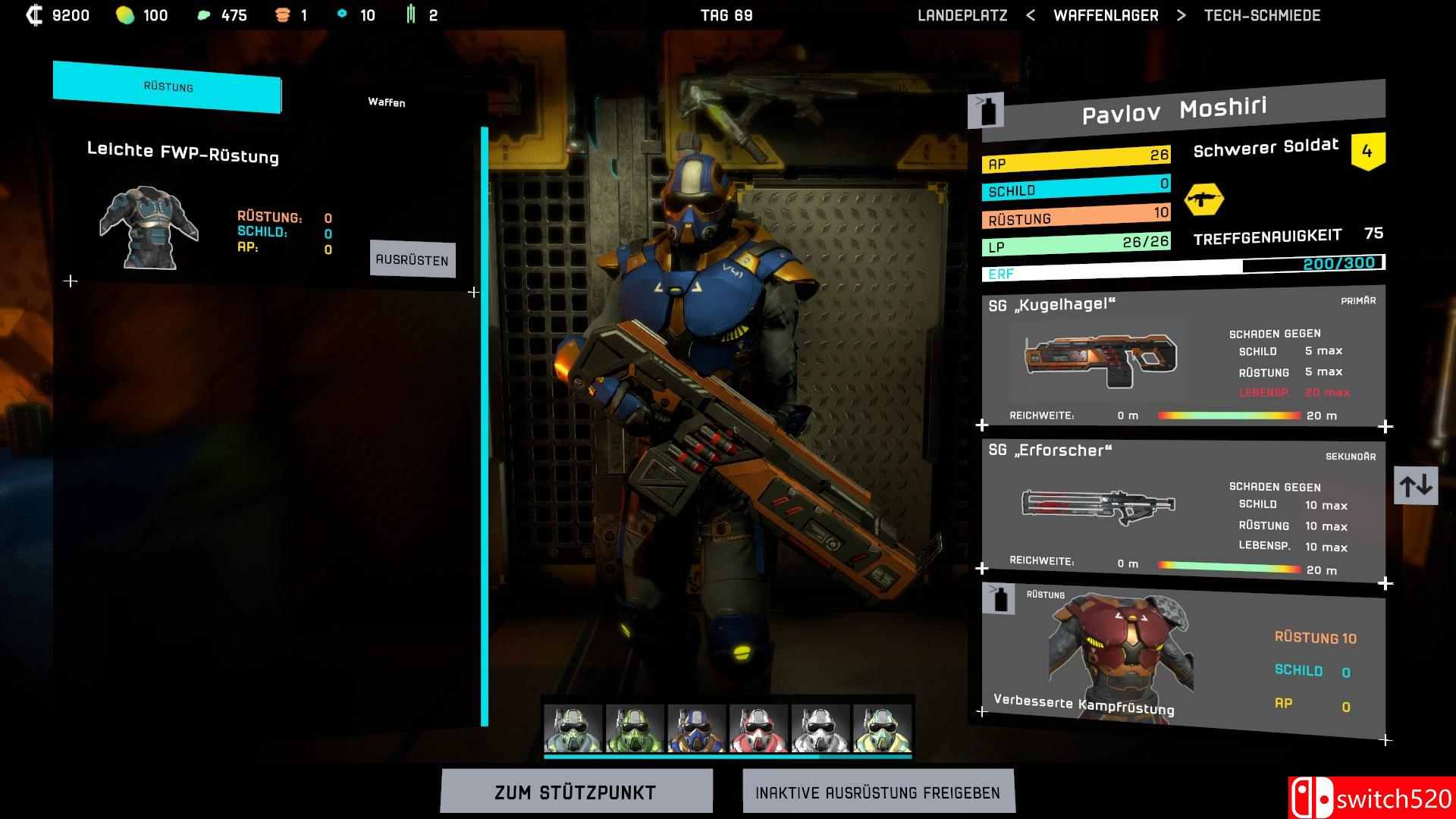Select the red-helmeted soldier portrait
This screenshot has width=1456, height=819.
[x=758, y=729]
